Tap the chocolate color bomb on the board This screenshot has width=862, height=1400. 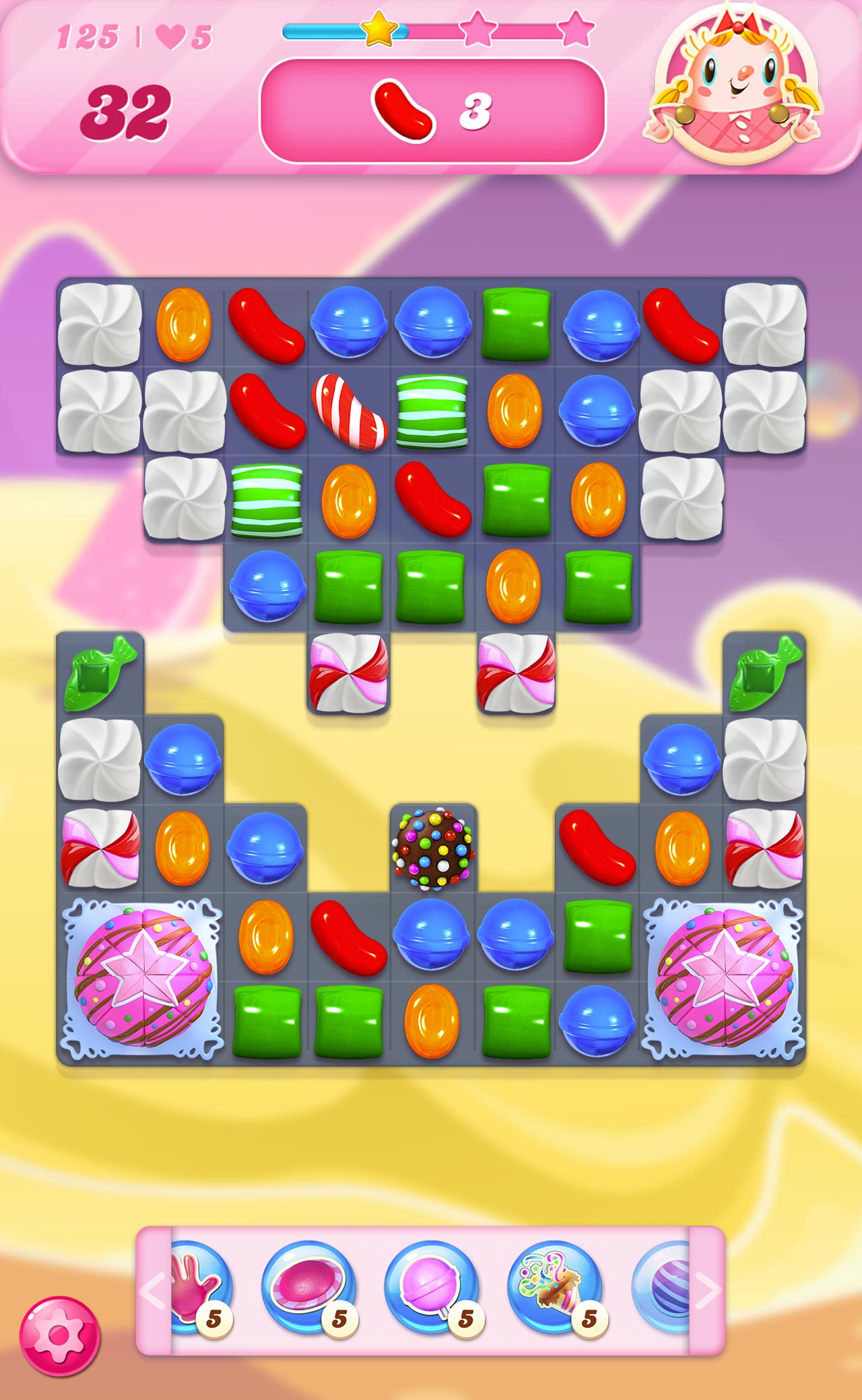click(434, 850)
